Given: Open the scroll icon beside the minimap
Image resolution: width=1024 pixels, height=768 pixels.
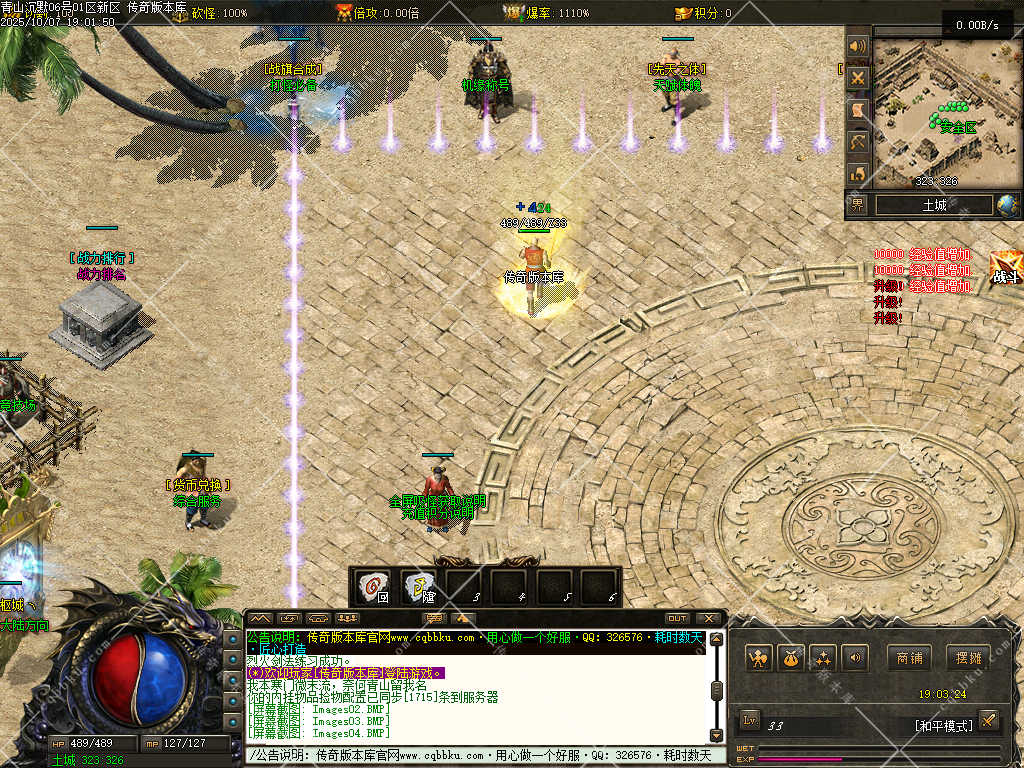Looking at the screenshot, I should 857,110.
